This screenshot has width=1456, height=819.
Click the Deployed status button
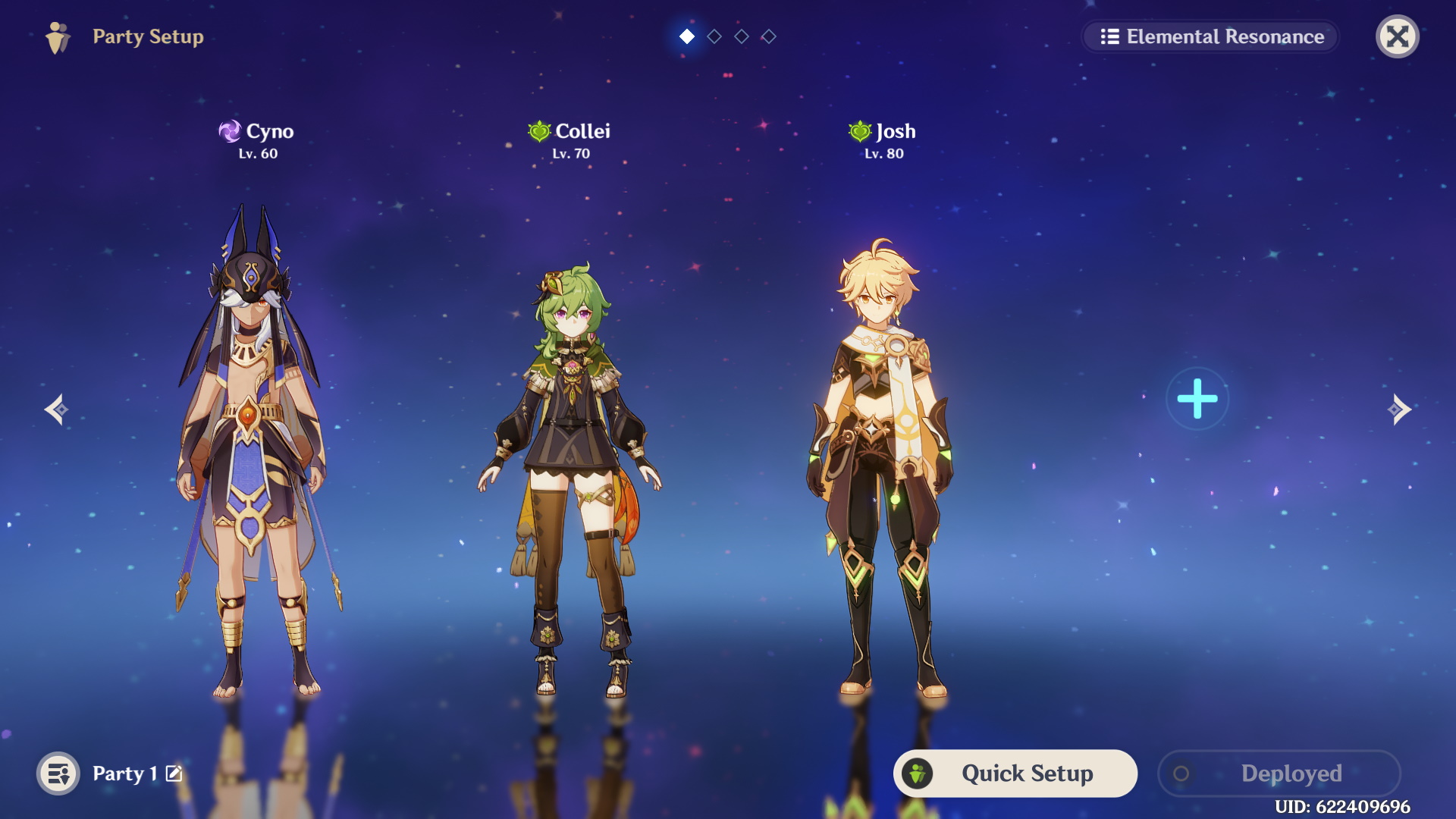(1279, 773)
